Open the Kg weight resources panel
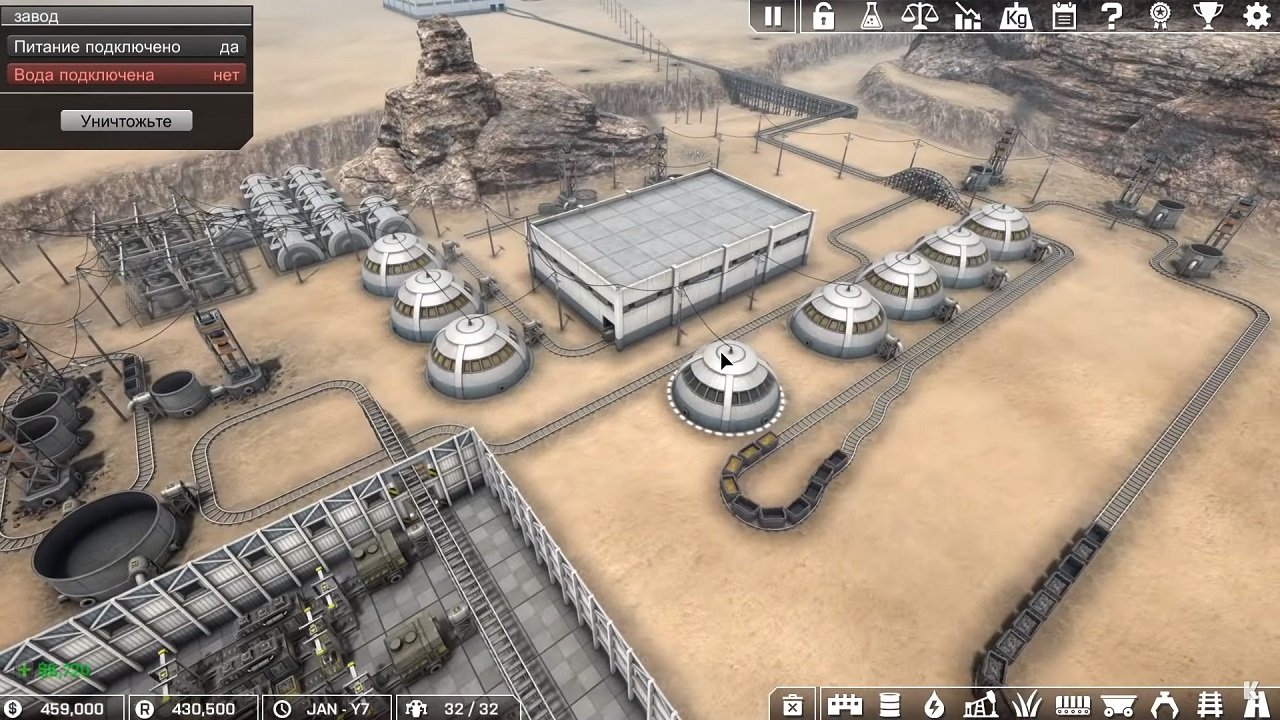Image resolution: width=1280 pixels, height=720 pixels. [x=1016, y=16]
